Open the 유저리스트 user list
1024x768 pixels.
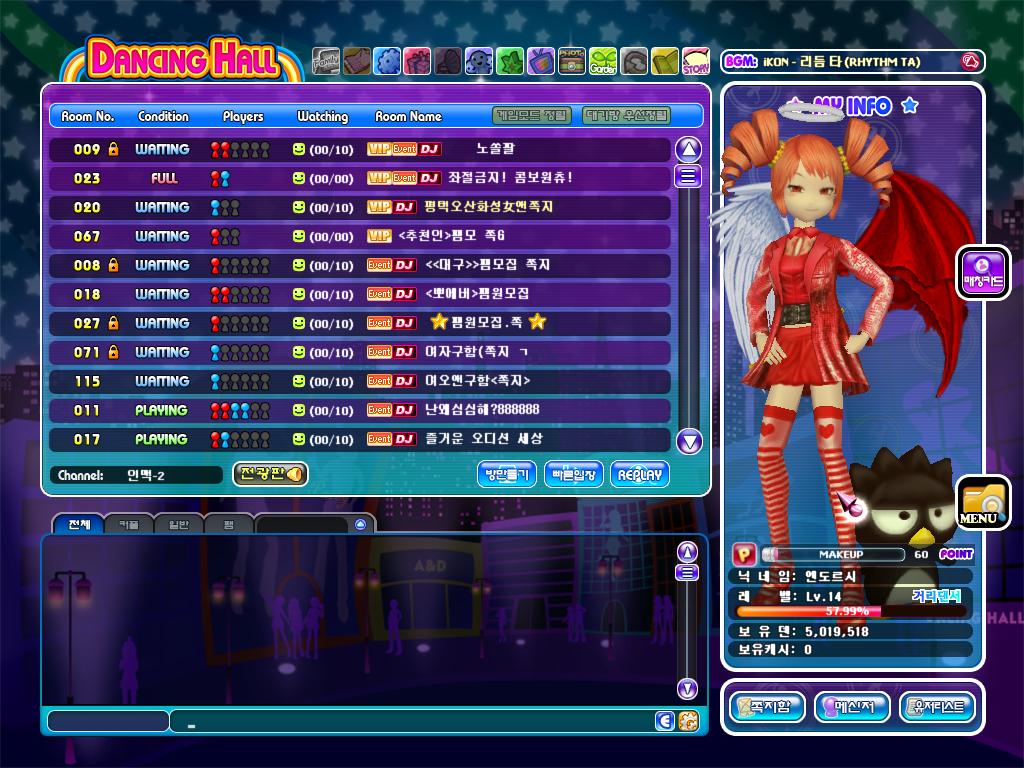[937, 707]
